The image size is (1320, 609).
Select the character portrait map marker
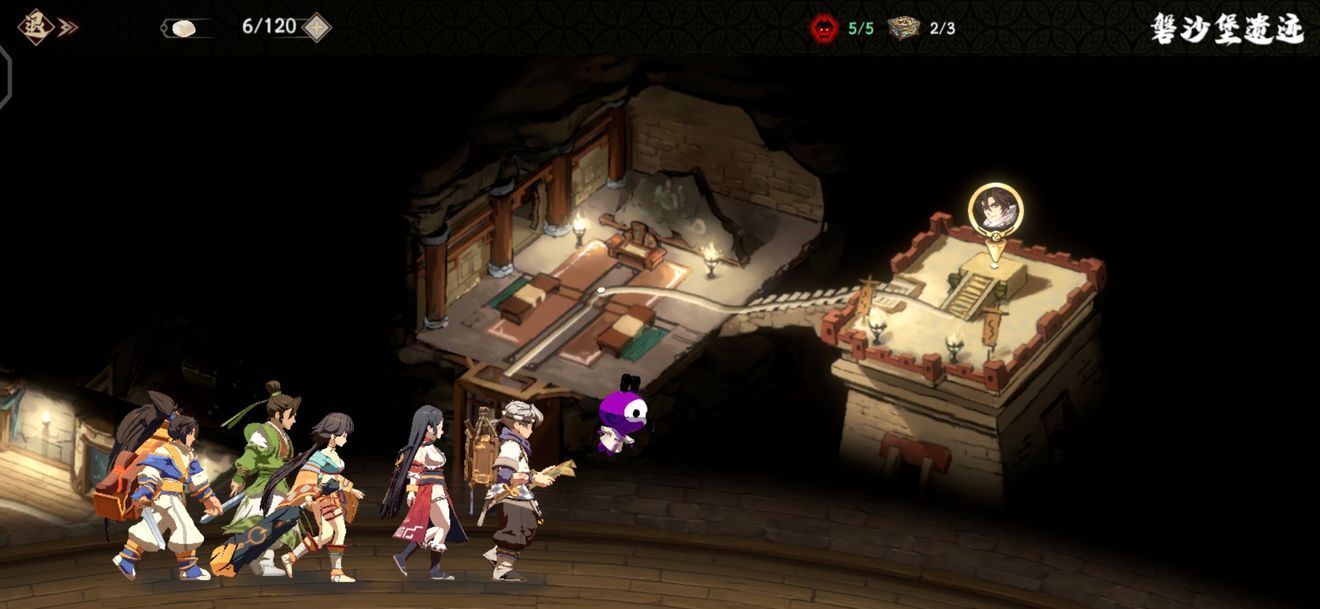995,209
